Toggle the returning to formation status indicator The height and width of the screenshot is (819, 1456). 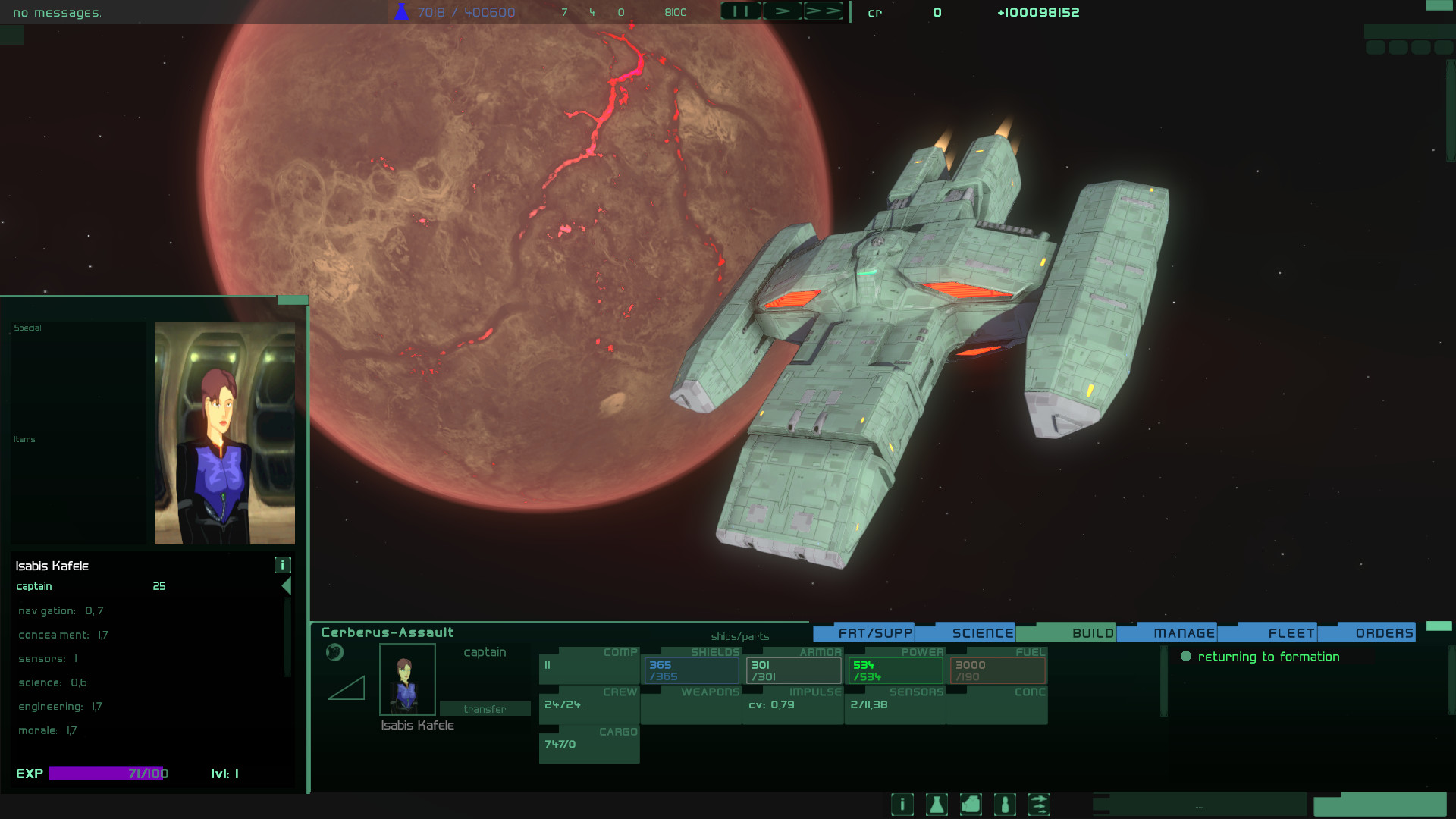pos(1185,657)
